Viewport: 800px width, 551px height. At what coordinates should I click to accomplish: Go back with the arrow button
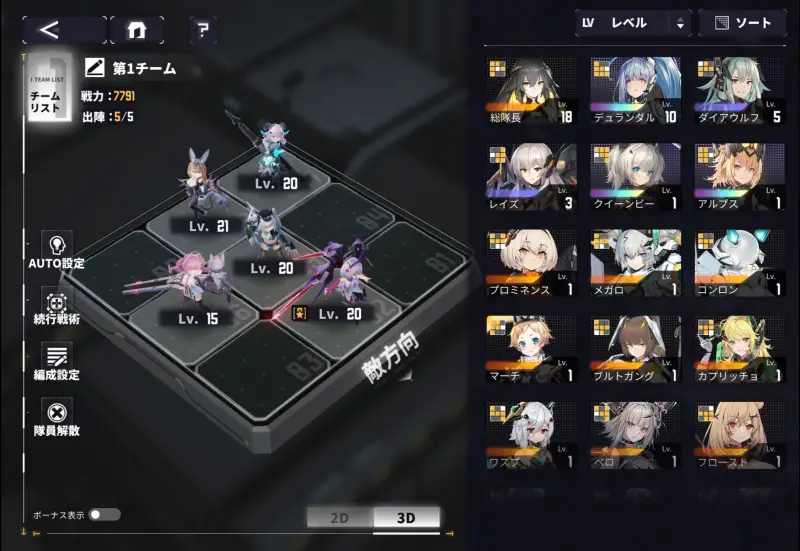[62, 29]
